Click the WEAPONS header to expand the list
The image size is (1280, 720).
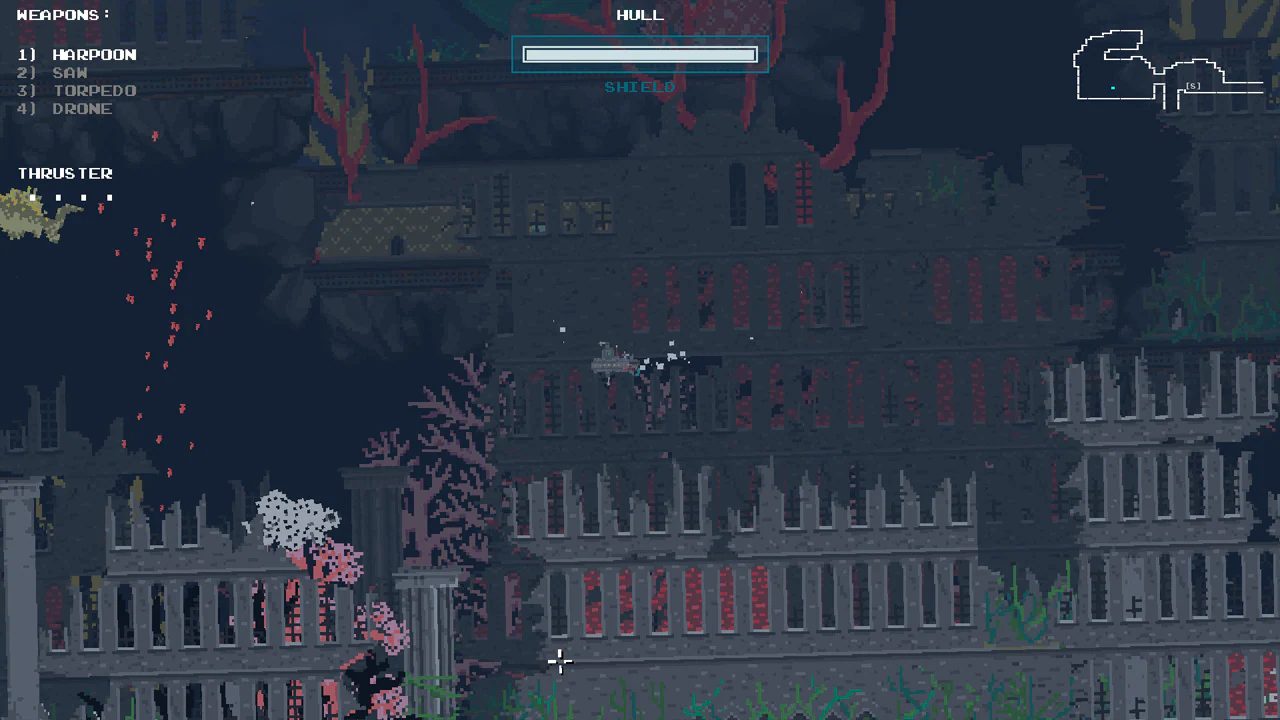pos(62,14)
